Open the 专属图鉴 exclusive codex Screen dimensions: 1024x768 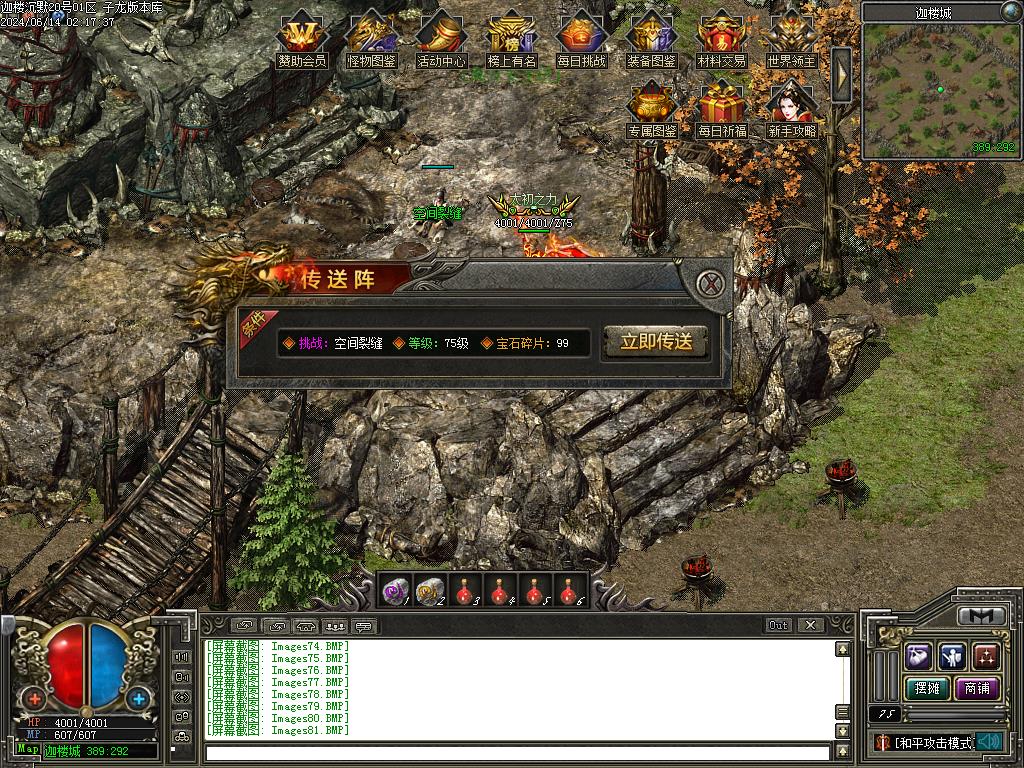pos(651,110)
